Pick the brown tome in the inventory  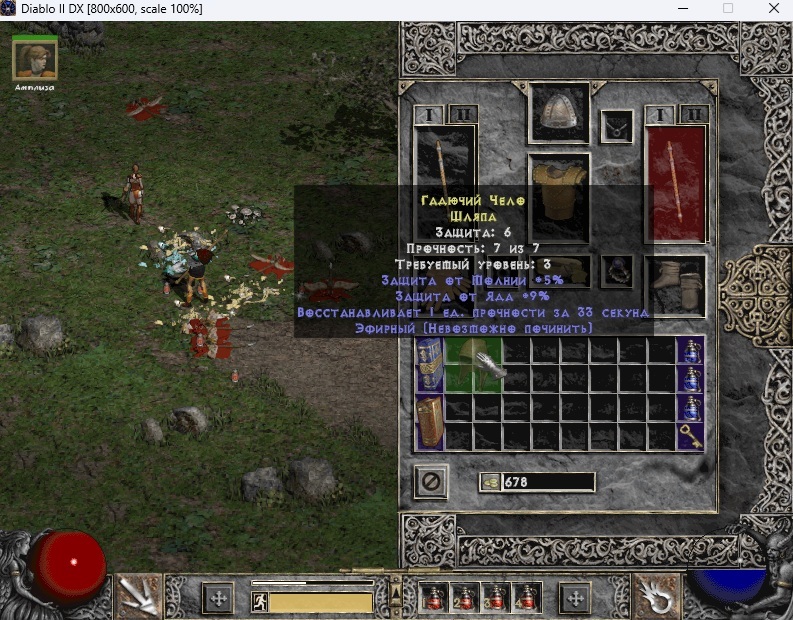click(x=429, y=421)
